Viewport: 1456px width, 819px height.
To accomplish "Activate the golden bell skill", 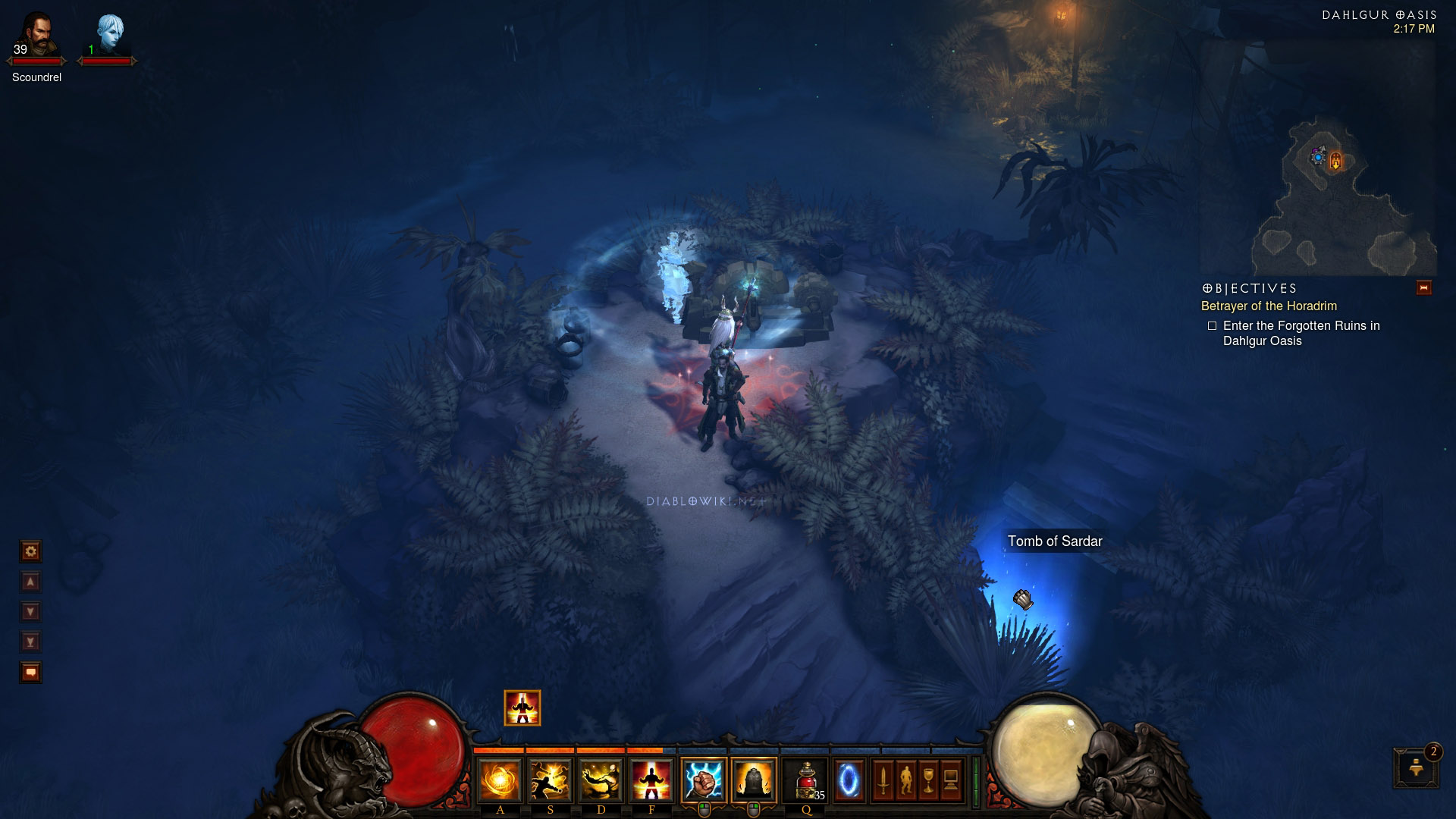I will tap(754, 780).
